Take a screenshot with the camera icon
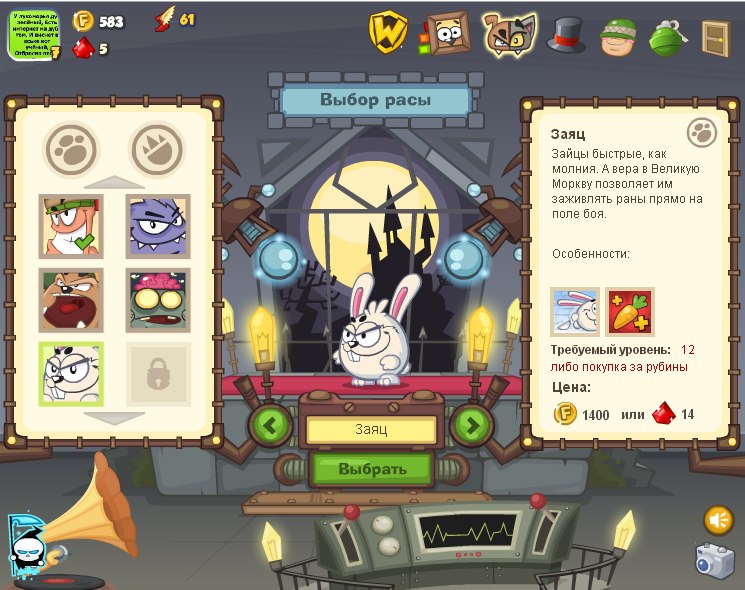Viewport: 745px width, 590px height. coord(715,561)
